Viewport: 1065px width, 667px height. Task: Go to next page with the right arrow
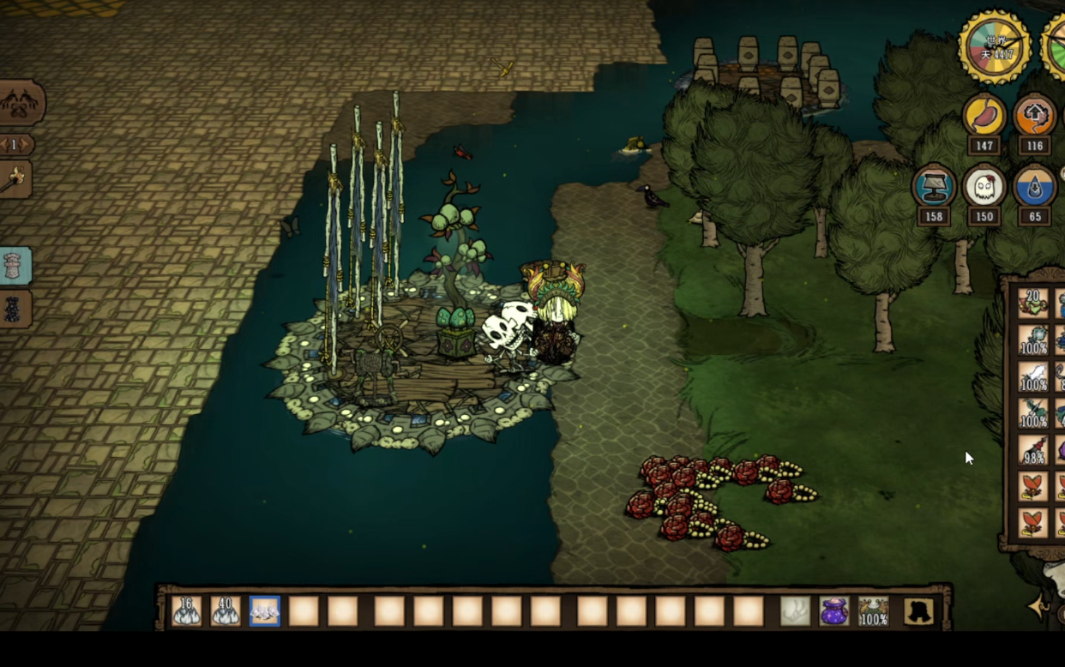(28, 145)
